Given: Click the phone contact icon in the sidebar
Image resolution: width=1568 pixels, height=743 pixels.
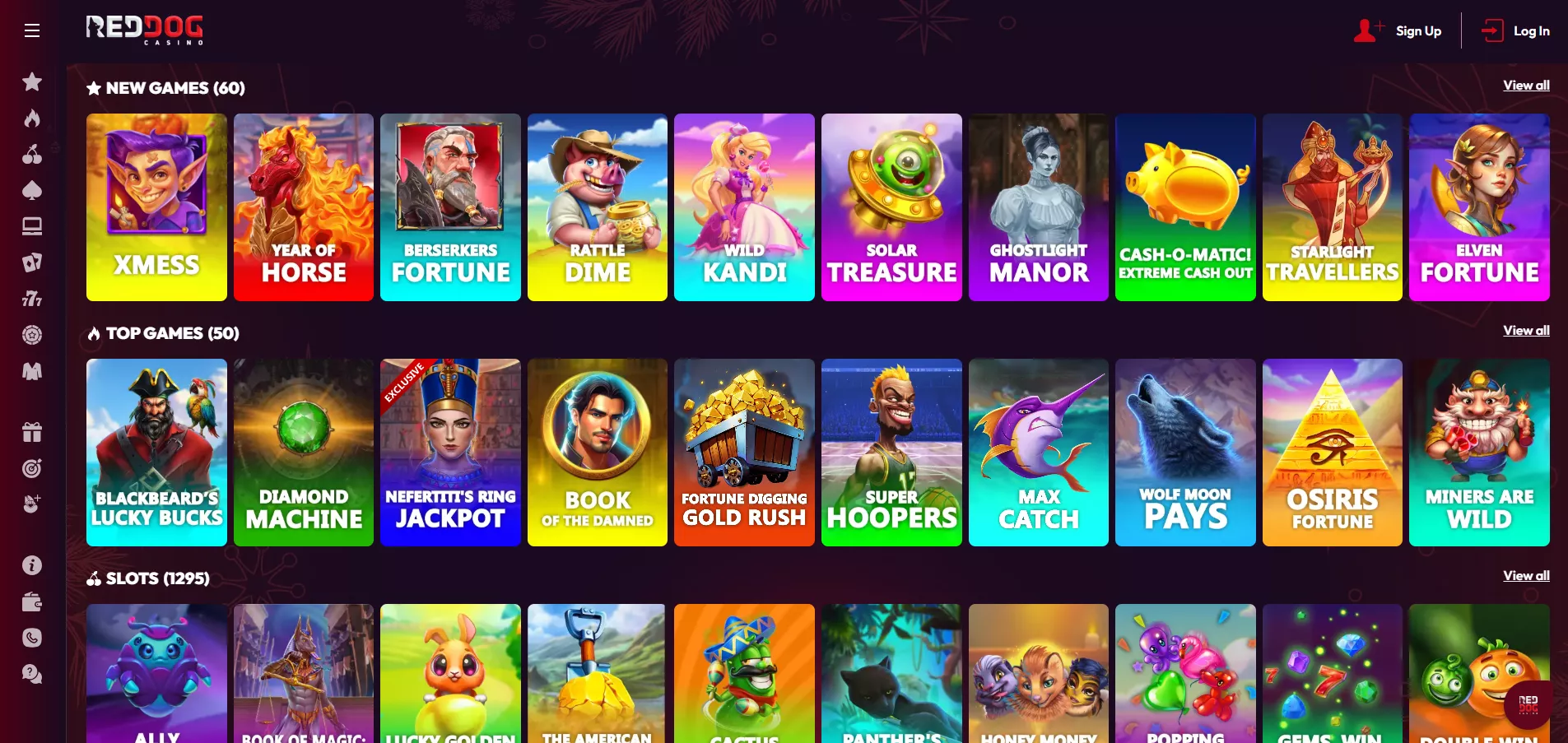Looking at the screenshot, I should (x=32, y=638).
